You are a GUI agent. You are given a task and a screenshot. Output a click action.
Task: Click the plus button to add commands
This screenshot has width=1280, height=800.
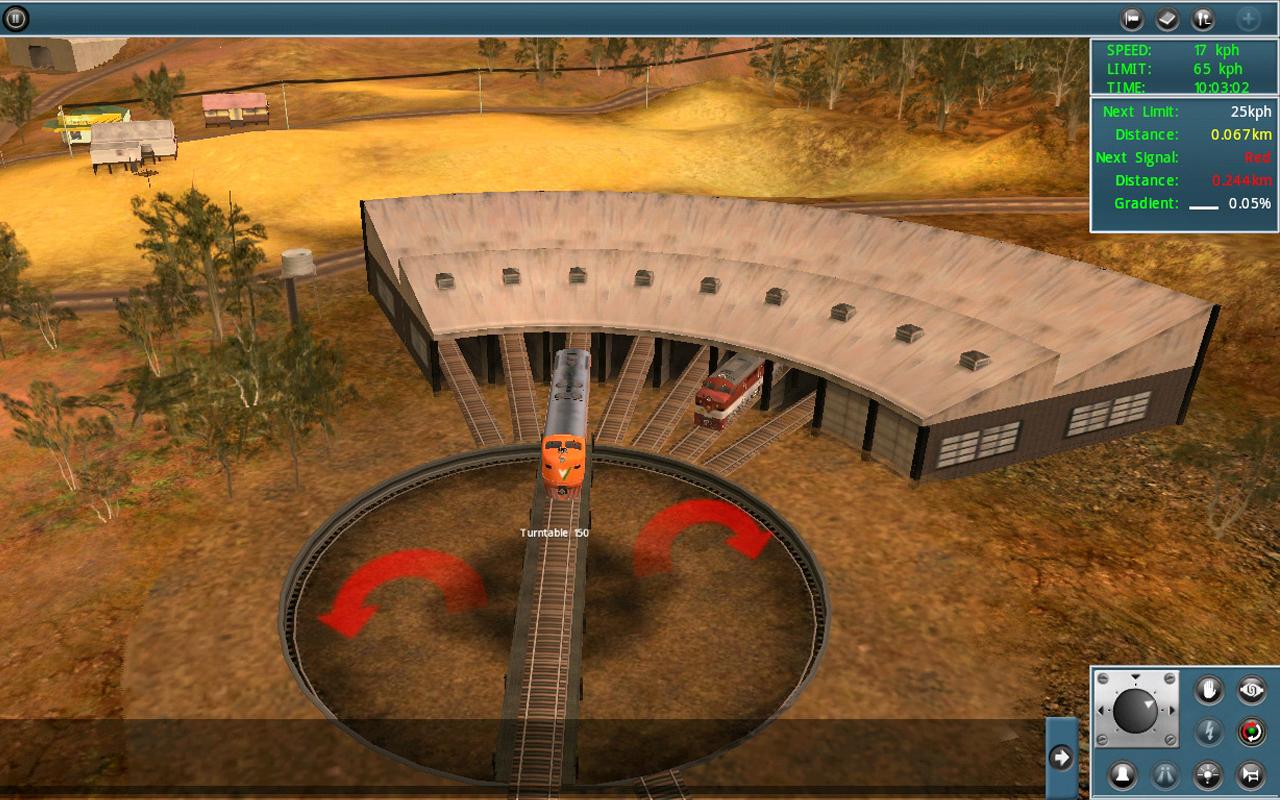click(x=1249, y=17)
